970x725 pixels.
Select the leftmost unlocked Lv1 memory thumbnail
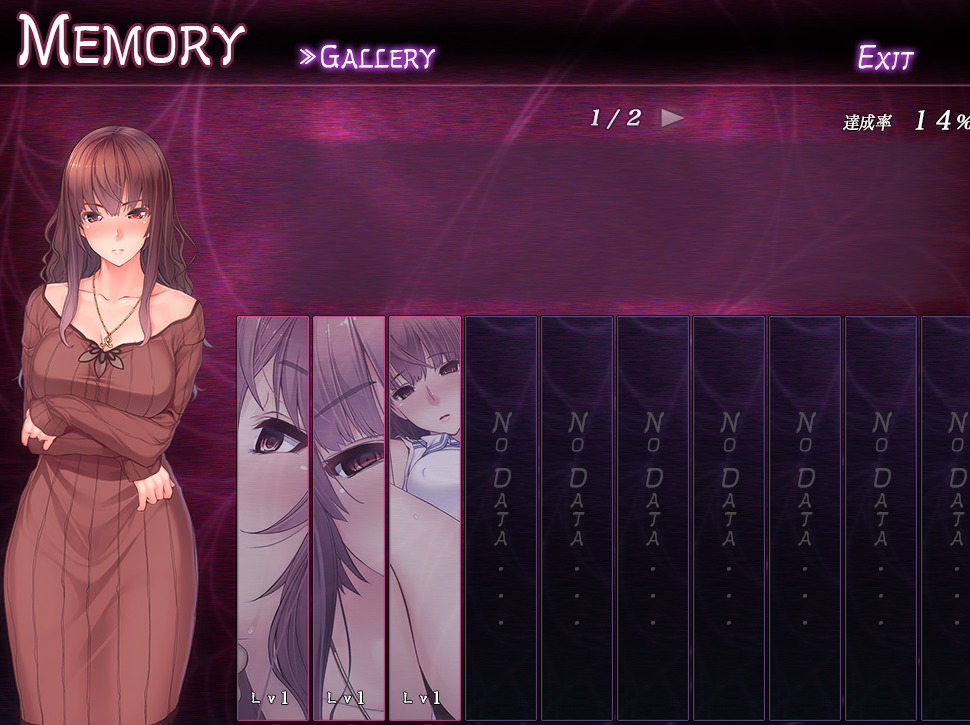point(273,517)
